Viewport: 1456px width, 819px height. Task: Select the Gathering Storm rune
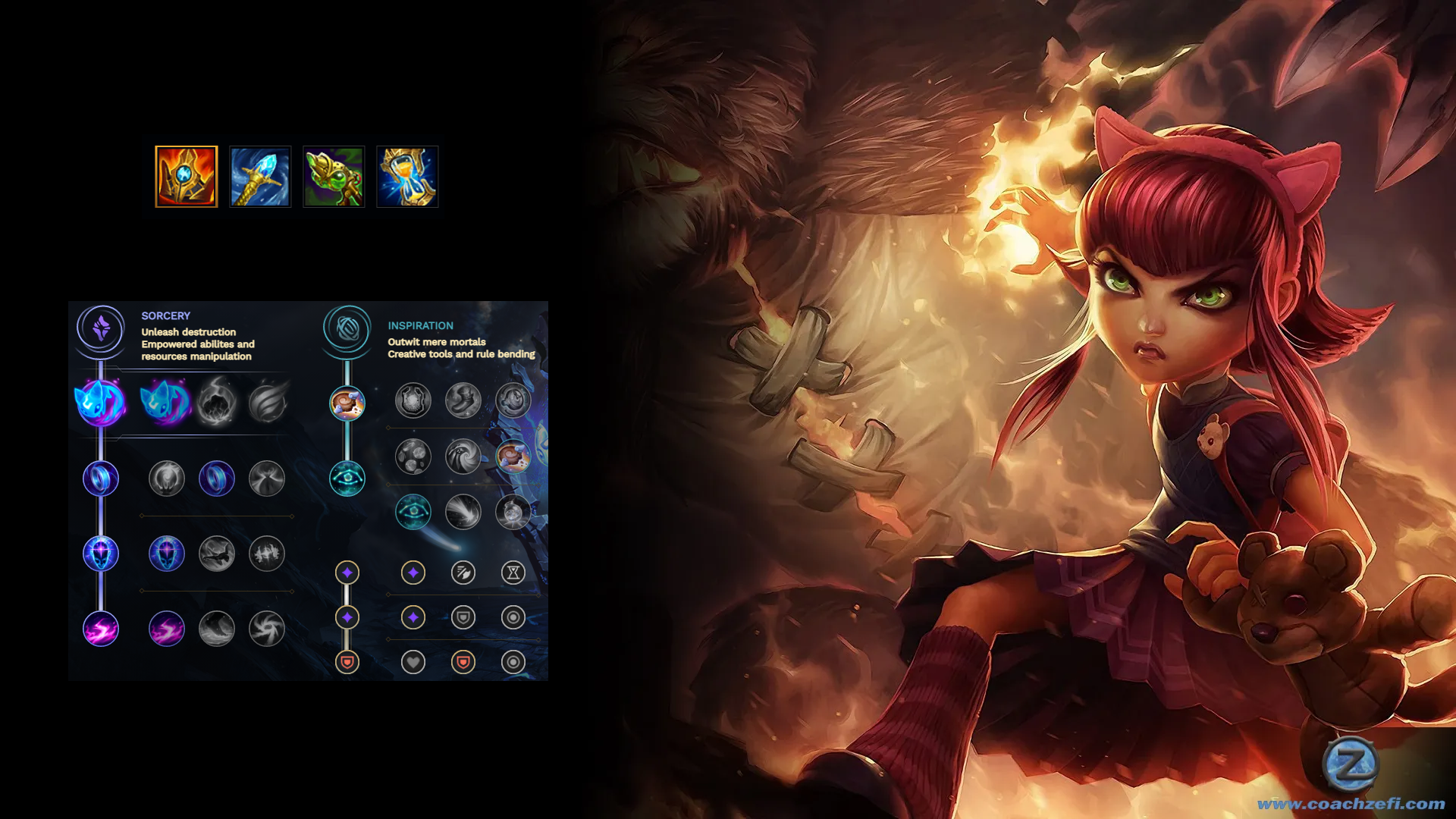tap(267, 629)
